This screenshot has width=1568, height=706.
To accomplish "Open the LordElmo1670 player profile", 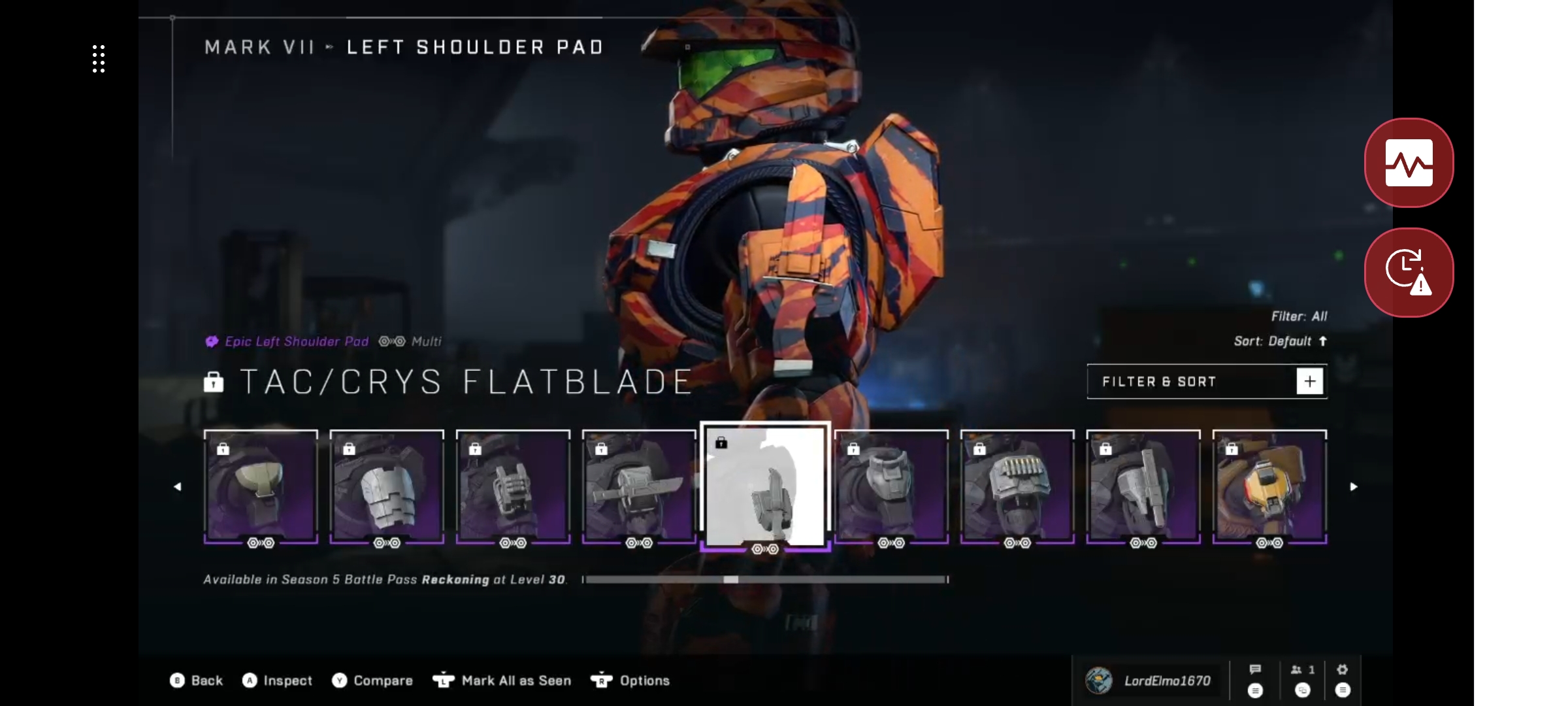I will pos(1149,681).
